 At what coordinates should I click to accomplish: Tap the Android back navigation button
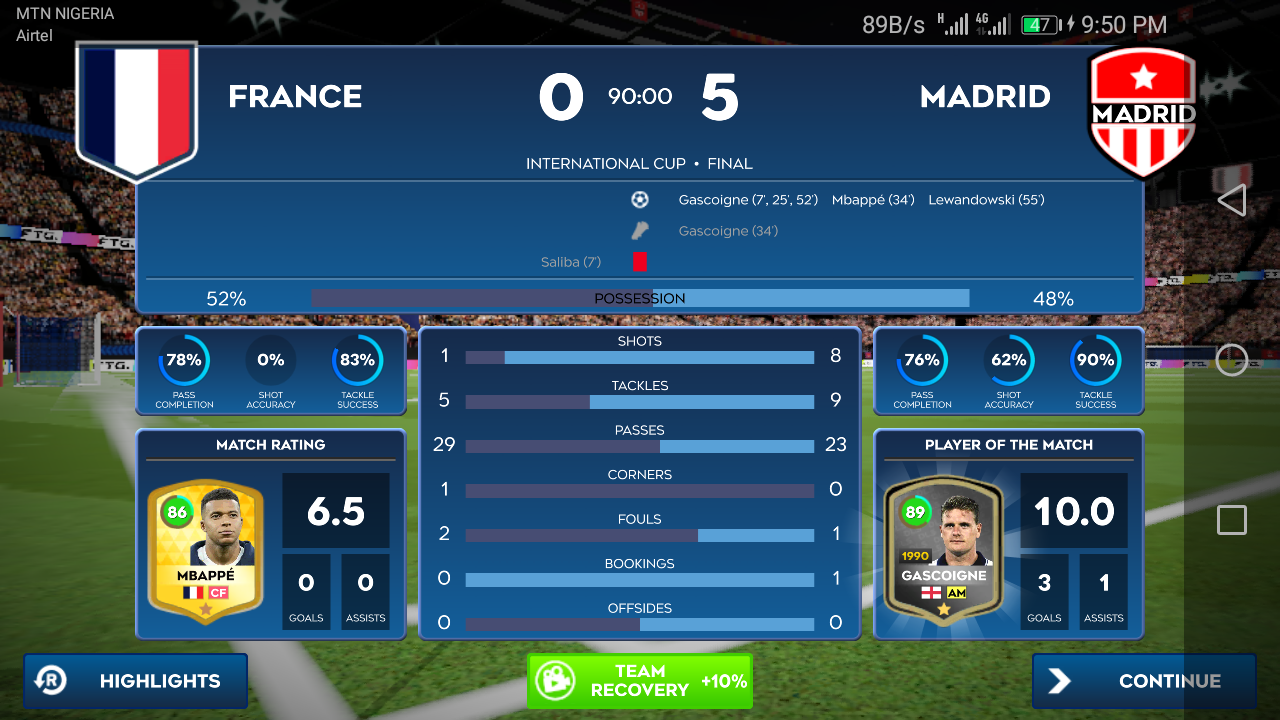(x=1232, y=200)
